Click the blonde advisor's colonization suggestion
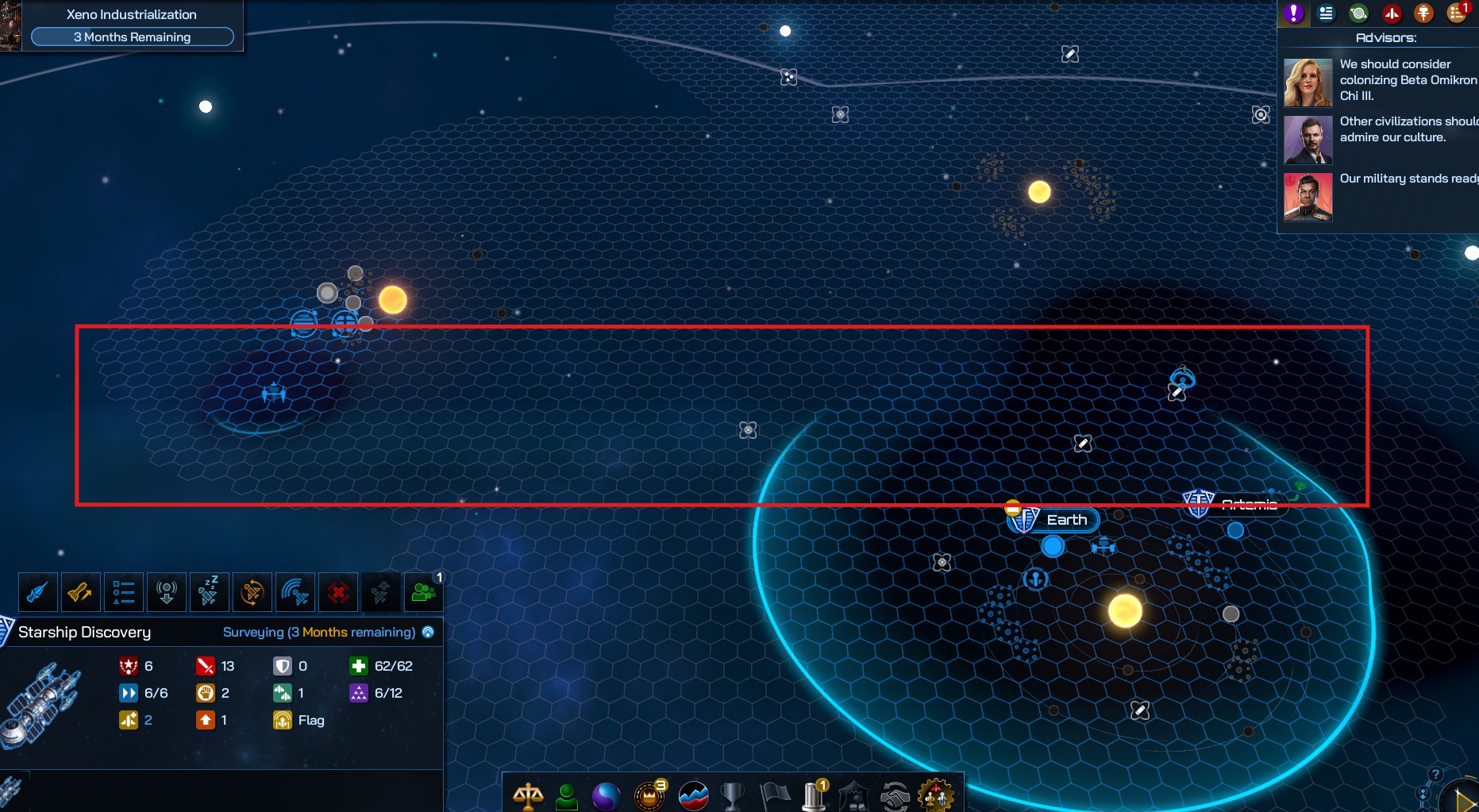Viewport: 1479px width, 812px height. 1407,80
